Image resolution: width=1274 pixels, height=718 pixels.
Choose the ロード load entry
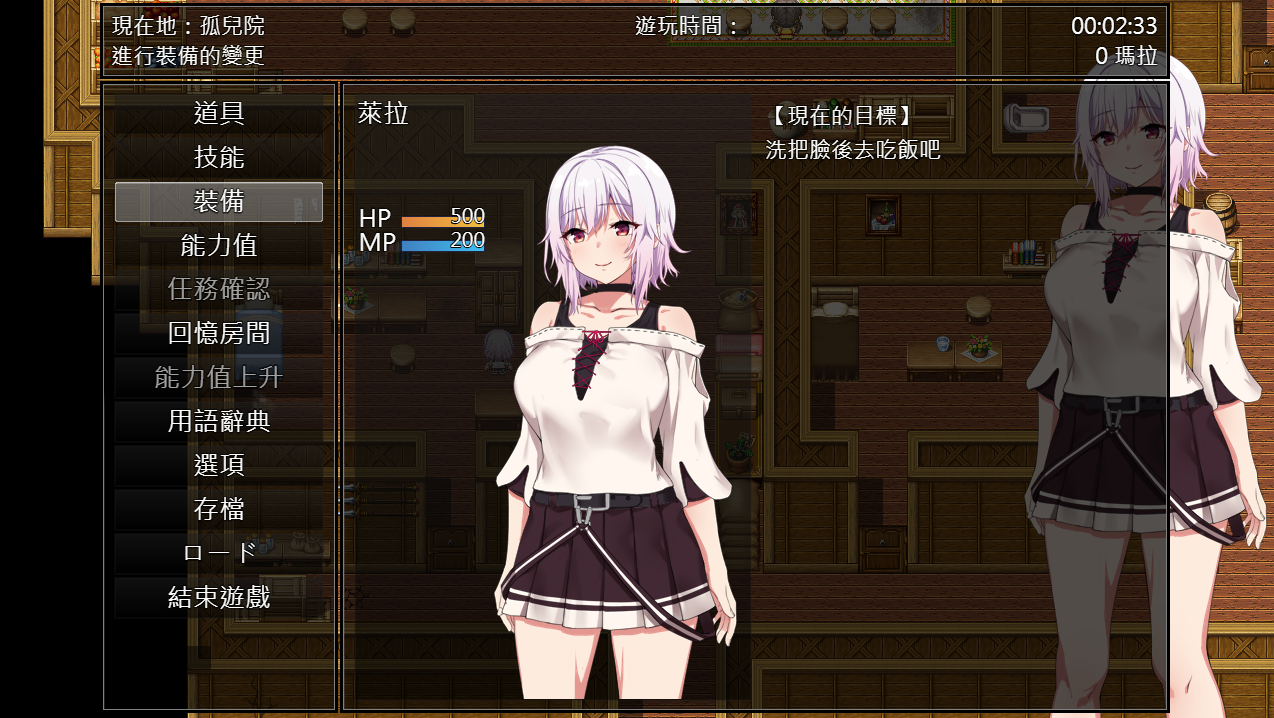point(219,554)
